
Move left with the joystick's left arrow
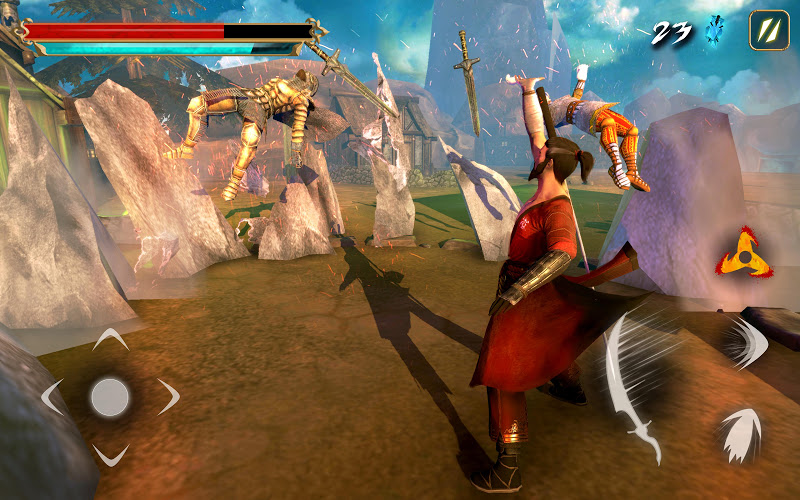[x=52, y=397]
